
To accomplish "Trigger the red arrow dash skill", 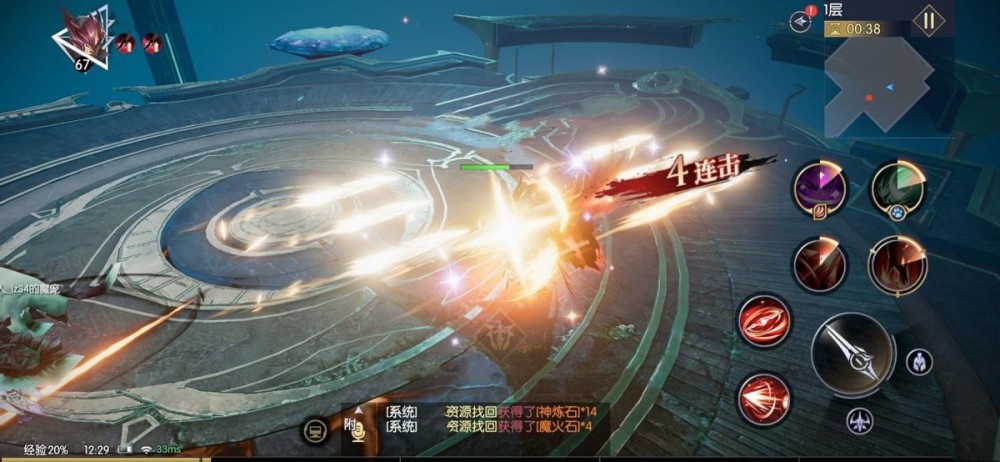I will click(x=765, y=398).
